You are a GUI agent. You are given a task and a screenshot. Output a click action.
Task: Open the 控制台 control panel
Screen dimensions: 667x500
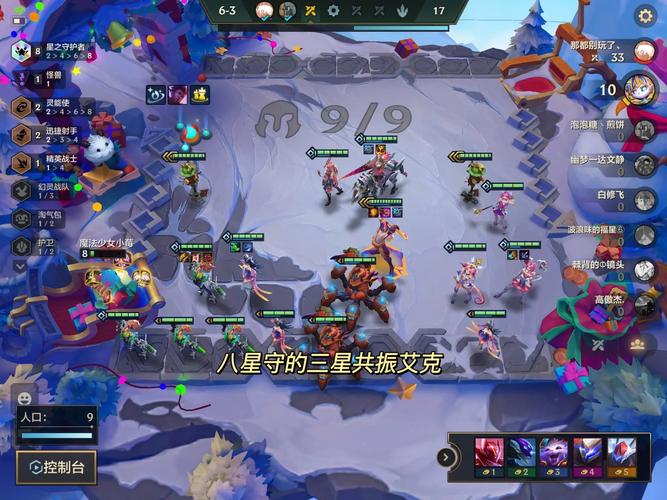[56, 466]
